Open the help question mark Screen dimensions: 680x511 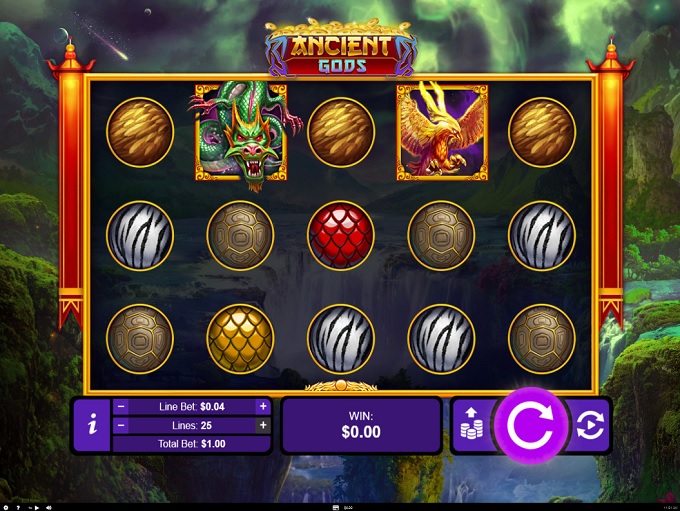click(18, 507)
